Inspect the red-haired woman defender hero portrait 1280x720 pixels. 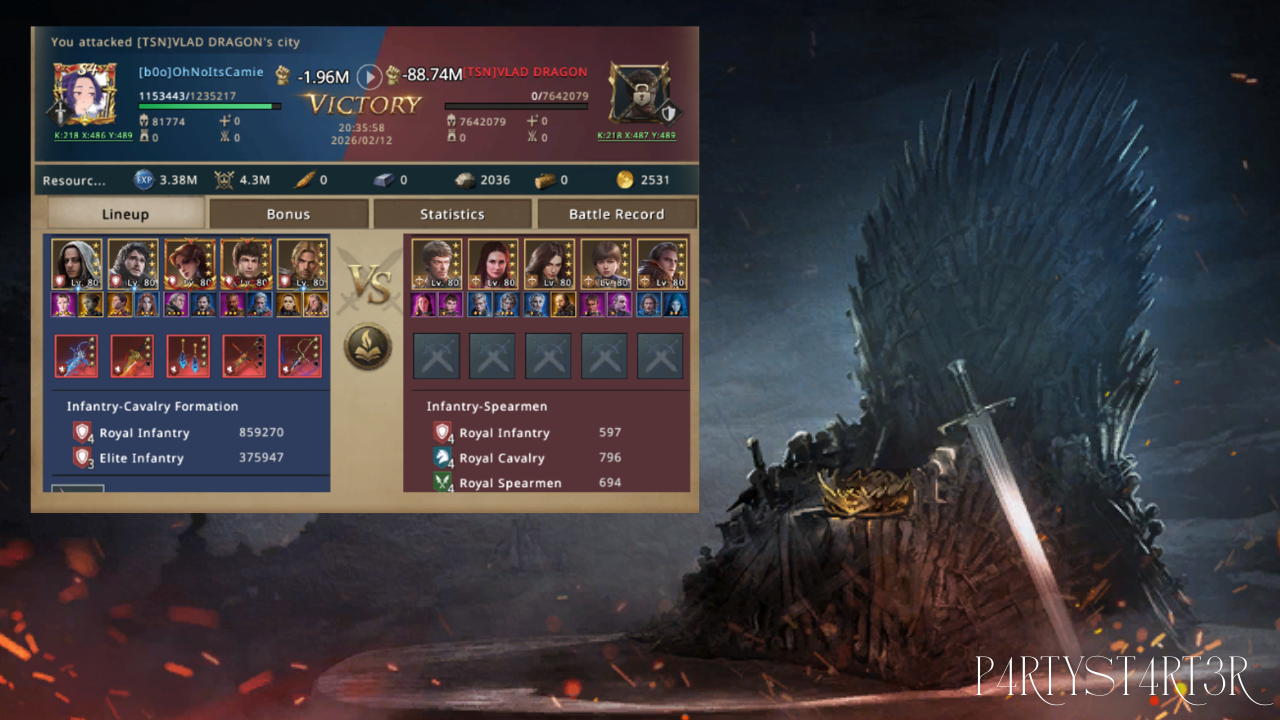coord(493,264)
